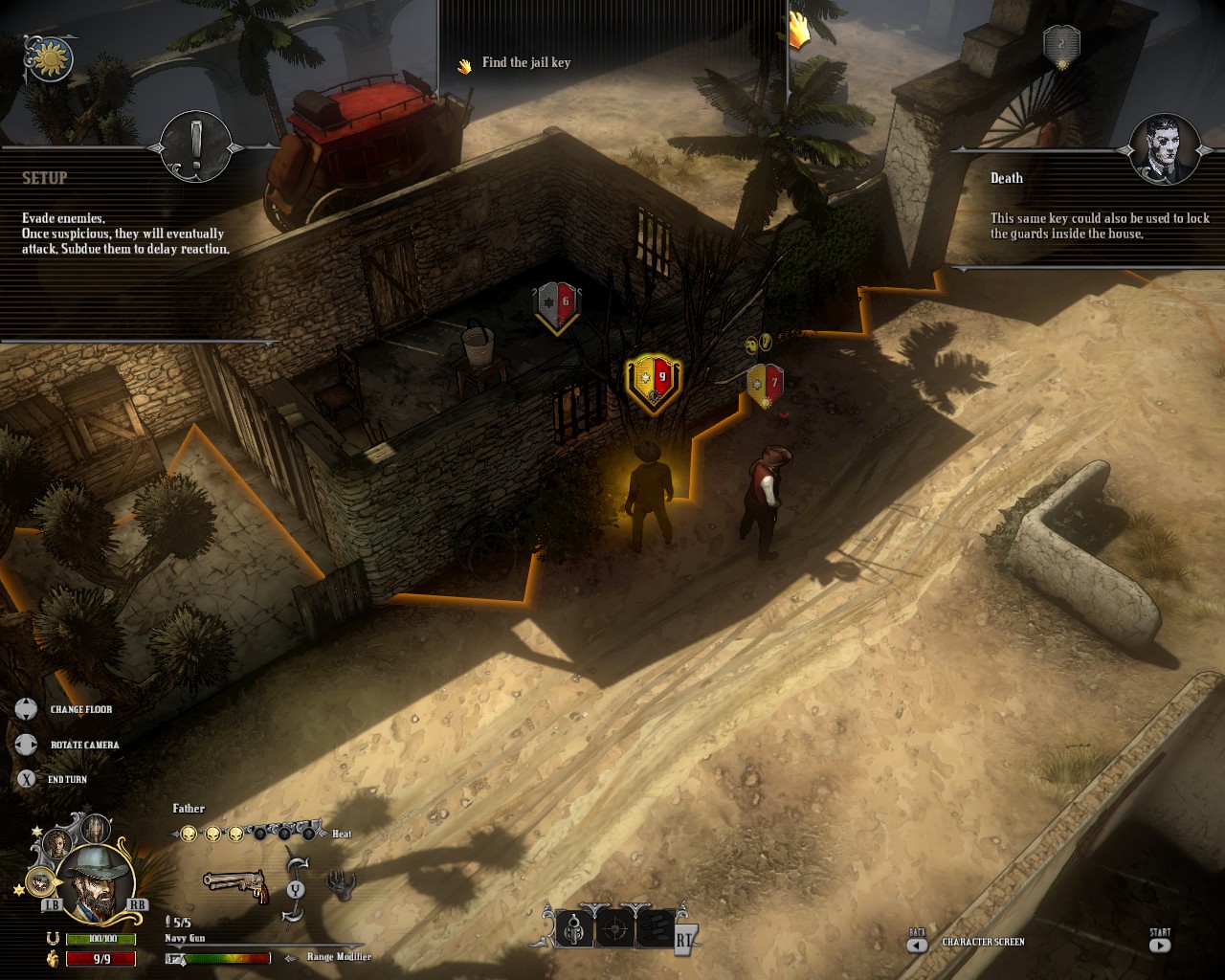Choose the crosshair aimed shot ability
The height and width of the screenshot is (980, 1225).
(614, 928)
